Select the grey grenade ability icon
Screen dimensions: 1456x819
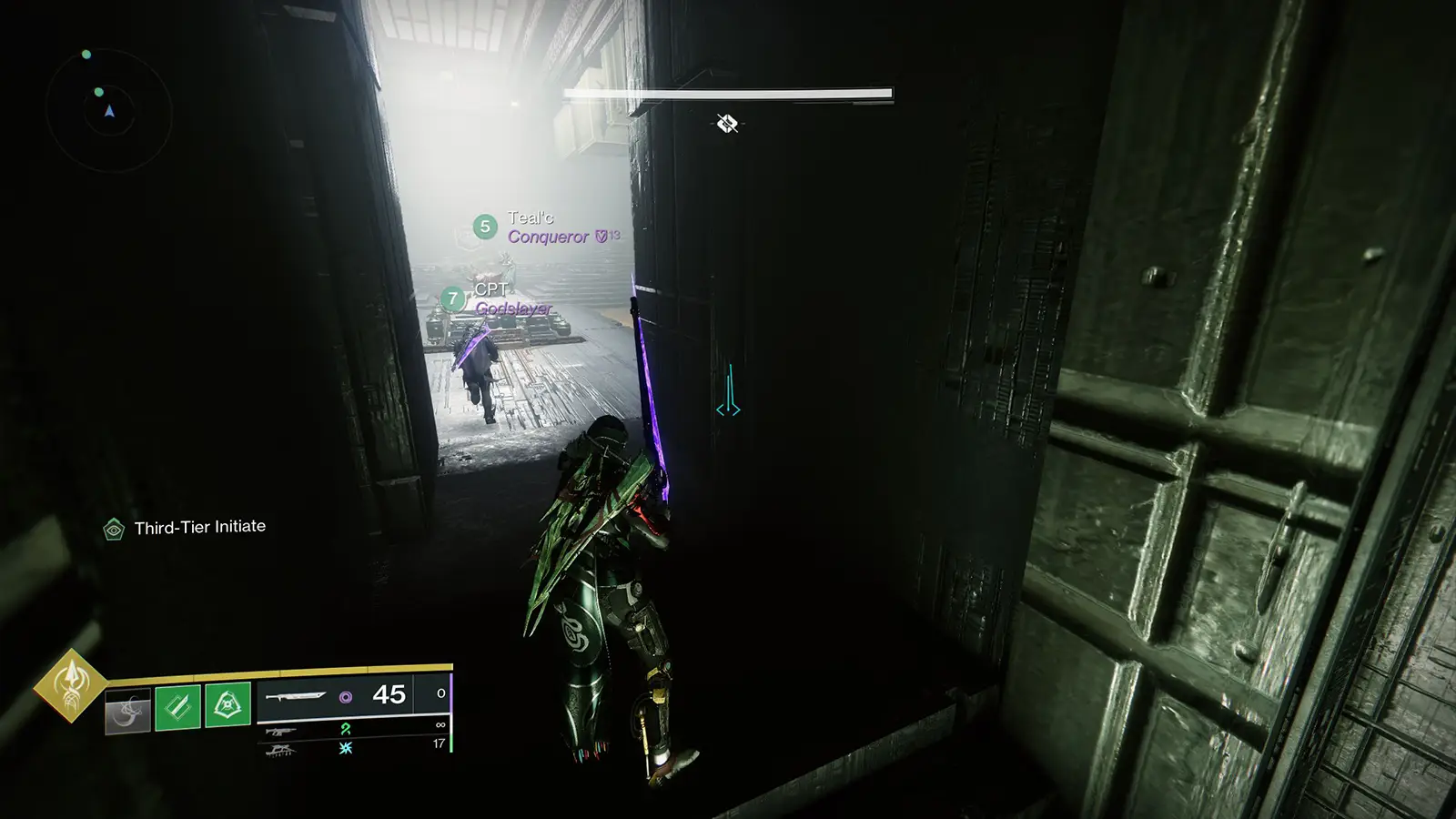pos(127,709)
